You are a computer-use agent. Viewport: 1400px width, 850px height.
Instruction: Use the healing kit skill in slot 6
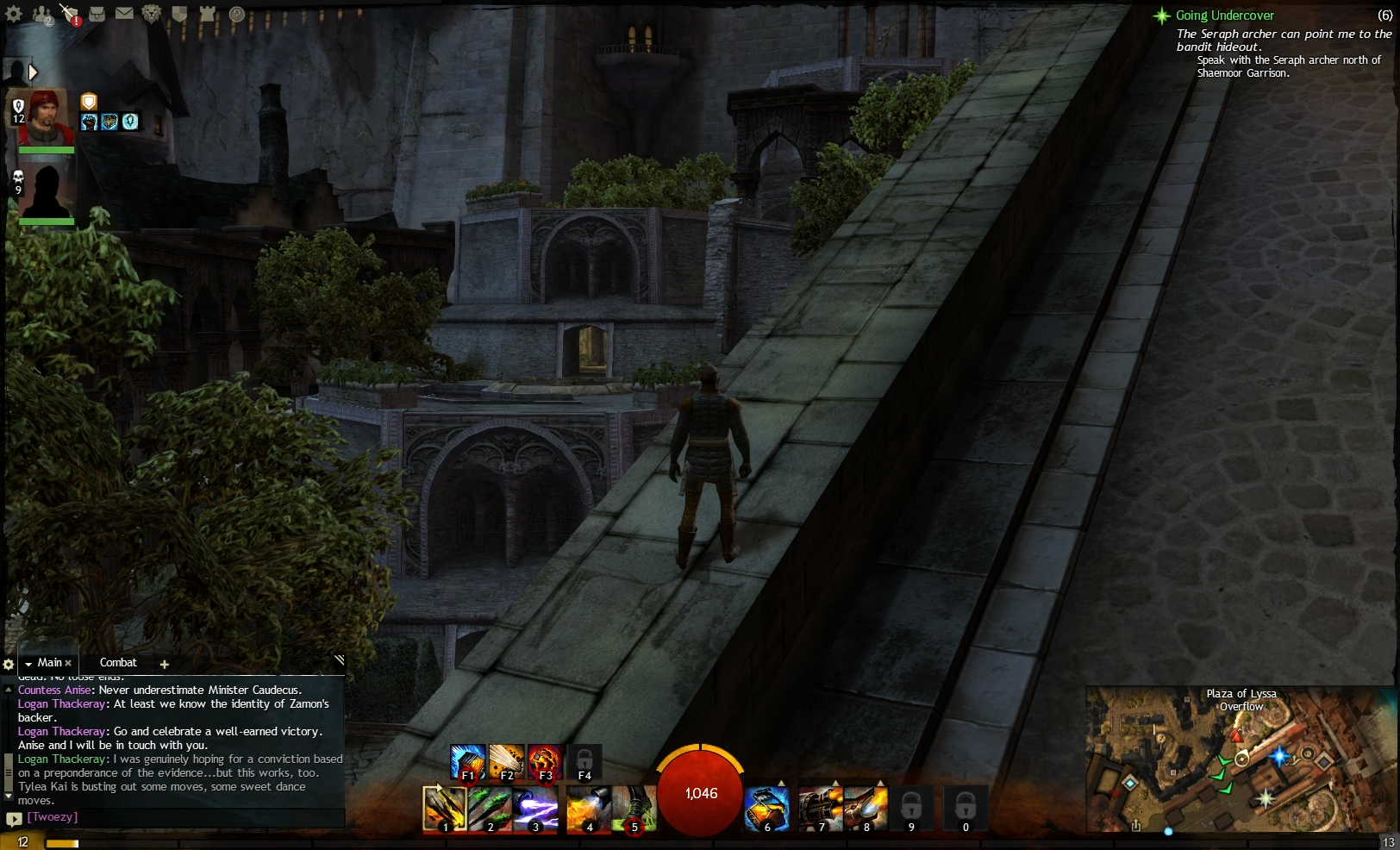pyautogui.click(x=767, y=809)
